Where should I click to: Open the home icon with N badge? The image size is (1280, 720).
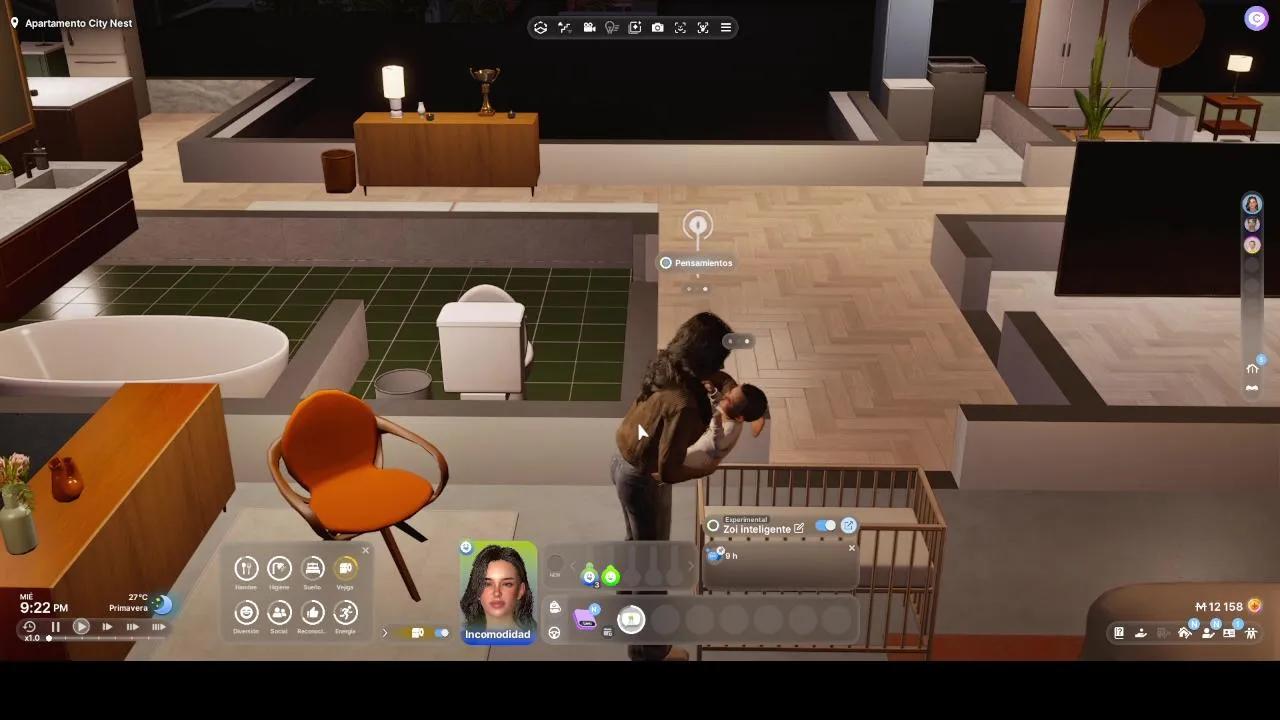coord(1186,632)
